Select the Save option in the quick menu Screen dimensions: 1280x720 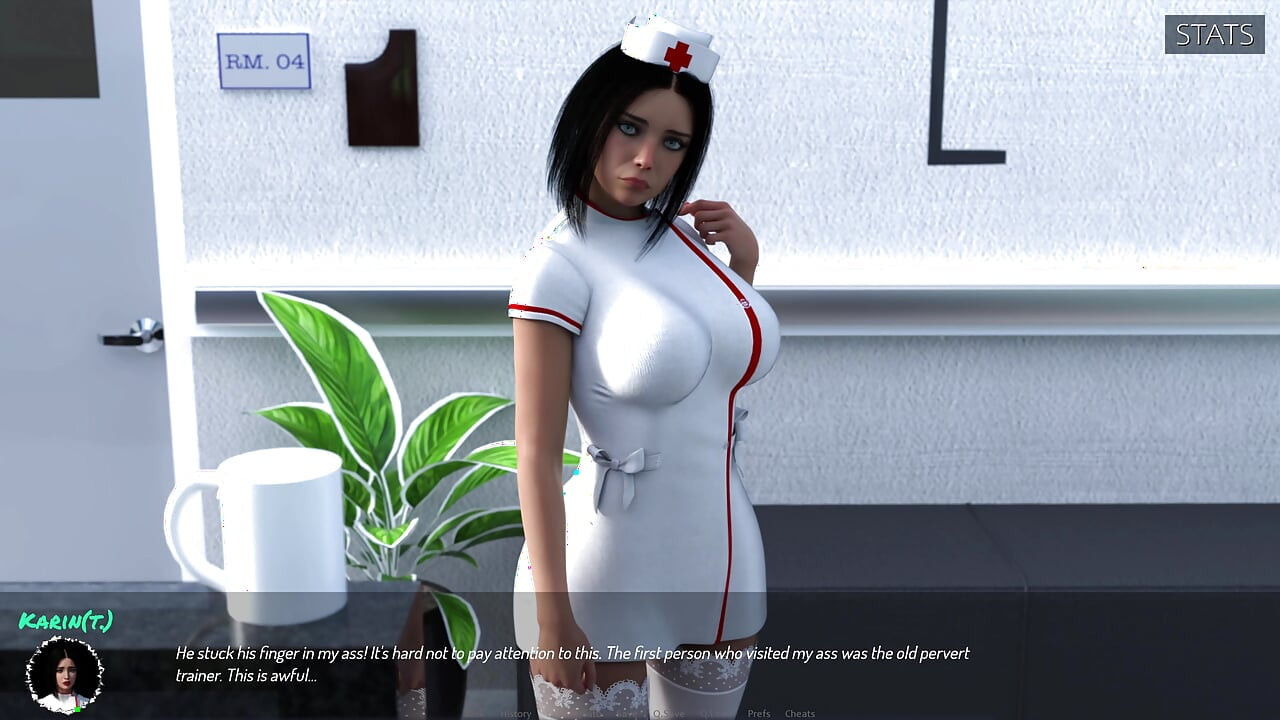click(x=627, y=713)
